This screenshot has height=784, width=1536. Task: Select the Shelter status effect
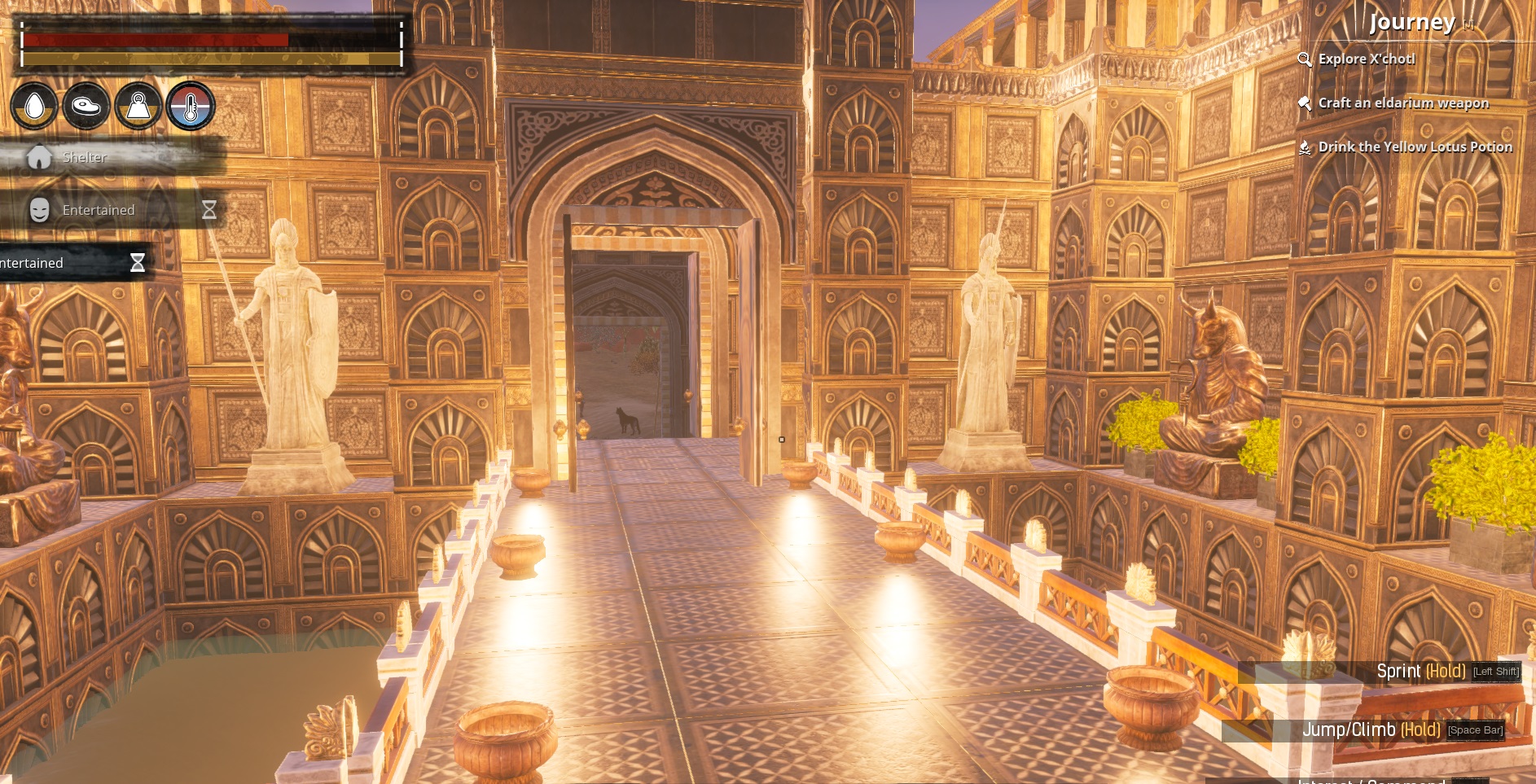pos(84,157)
